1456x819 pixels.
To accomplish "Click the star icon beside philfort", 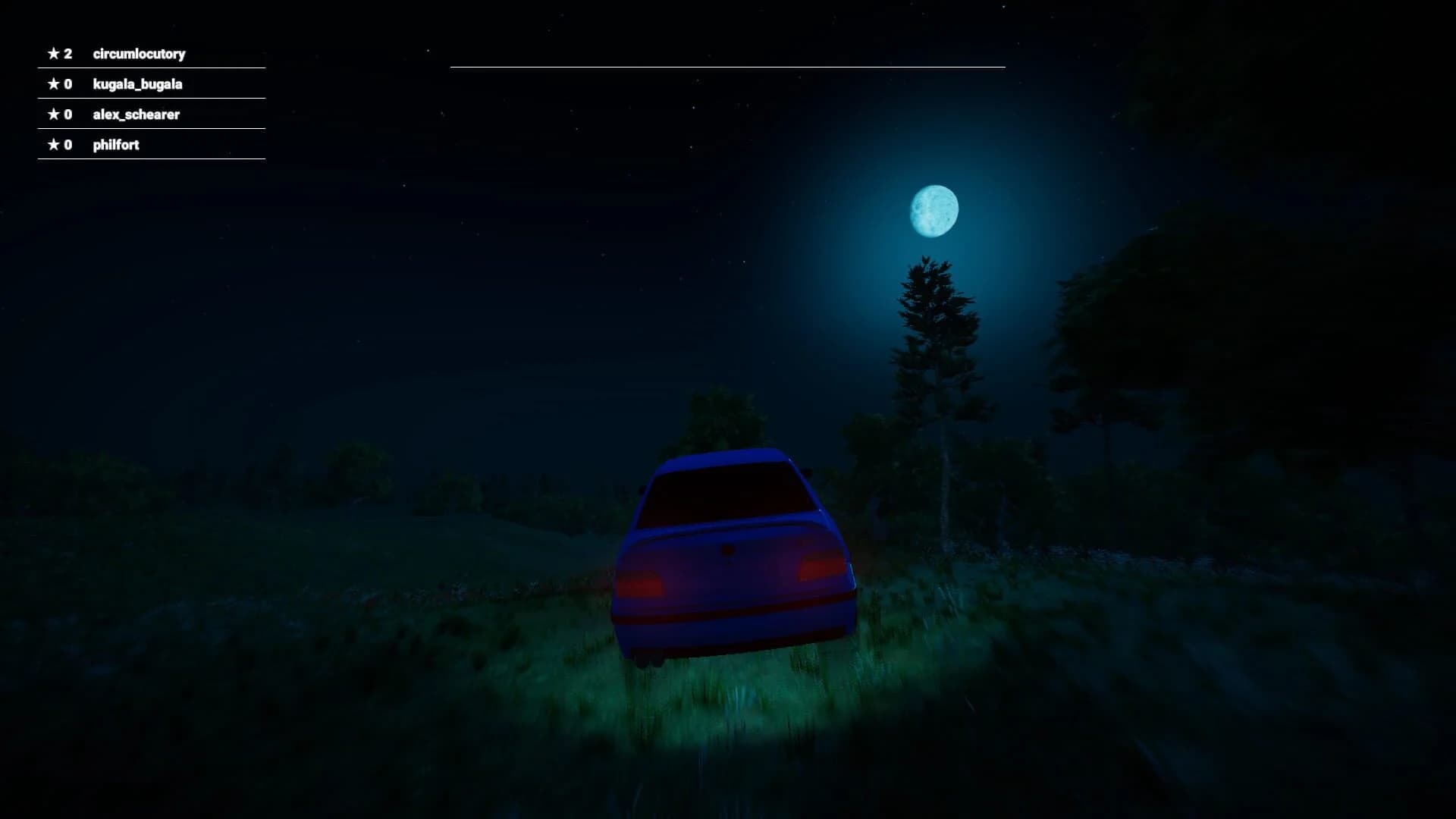I will [53, 144].
